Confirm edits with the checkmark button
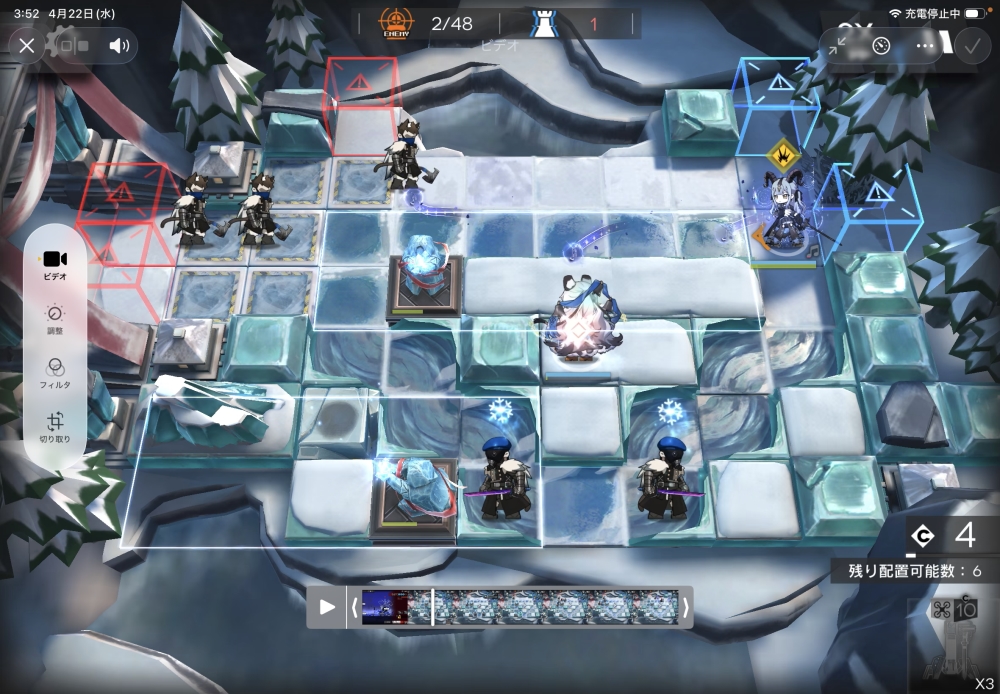Screen dimensions: 1000x694 (x=969, y=45)
